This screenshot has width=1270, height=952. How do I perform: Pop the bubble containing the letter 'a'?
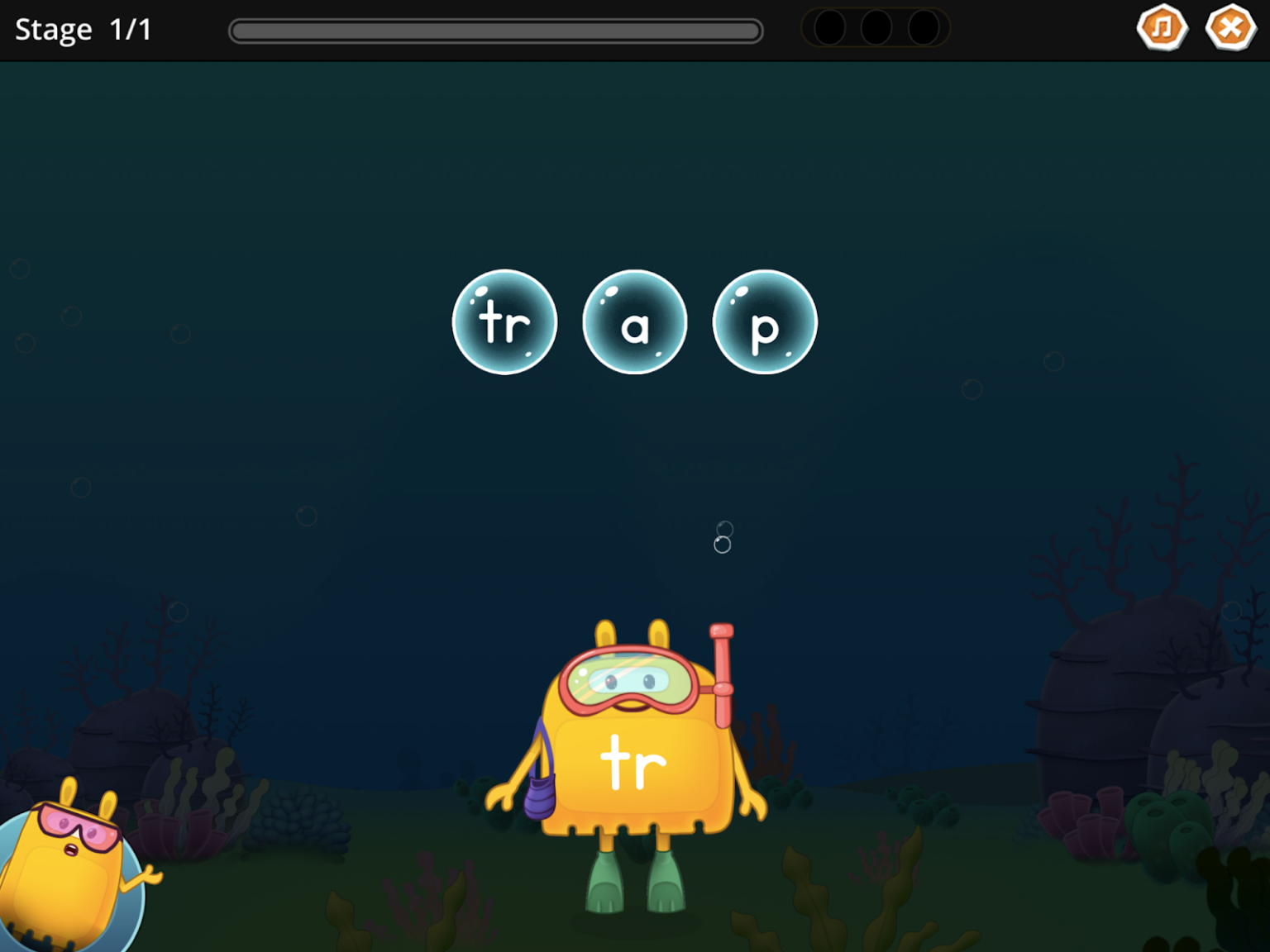tap(634, 322)
